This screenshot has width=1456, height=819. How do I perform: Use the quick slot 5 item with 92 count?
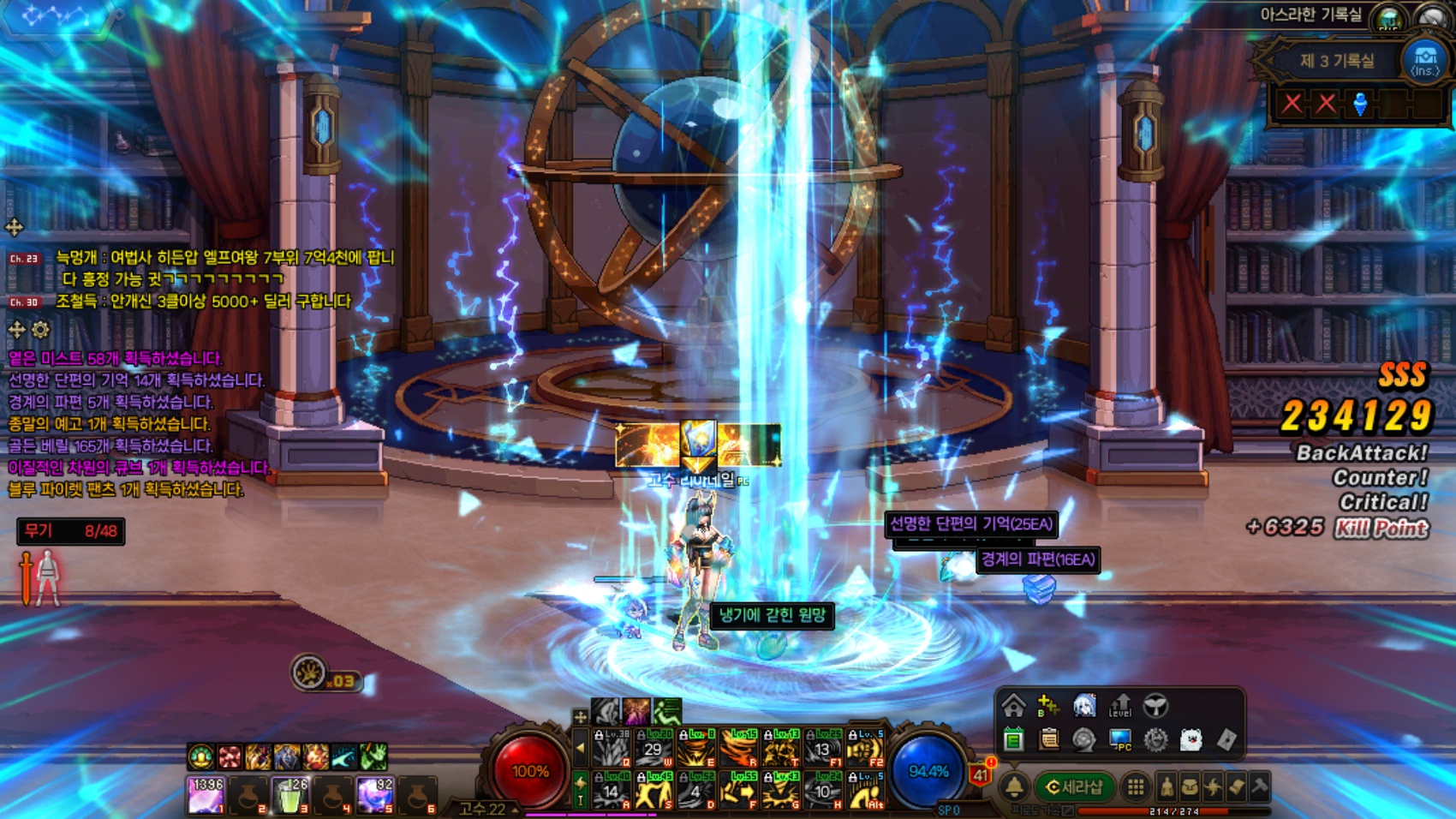pyautogui.click(x=374, y=796)
